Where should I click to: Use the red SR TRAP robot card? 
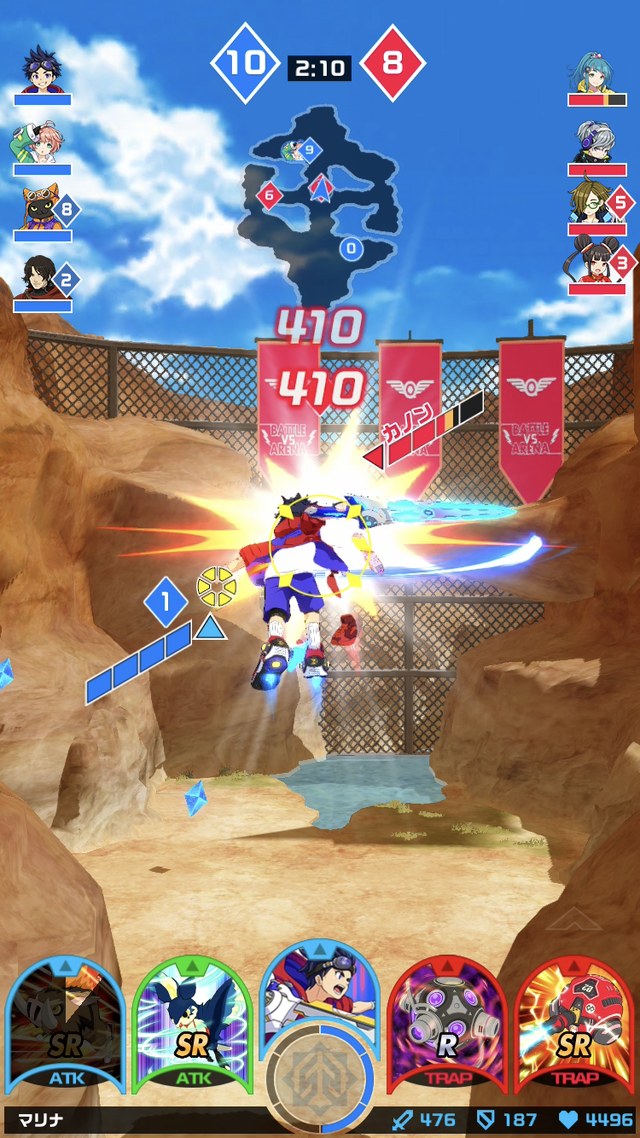(573, 1025)
